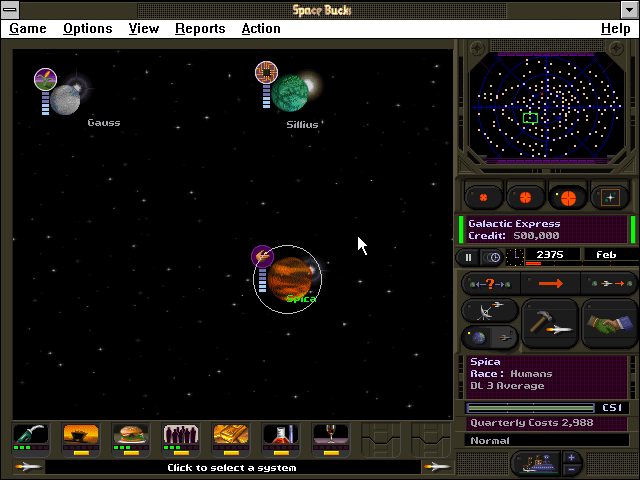Open the Game menu
Viewport: 640px width, 480px height.
[x=28, y=28]
